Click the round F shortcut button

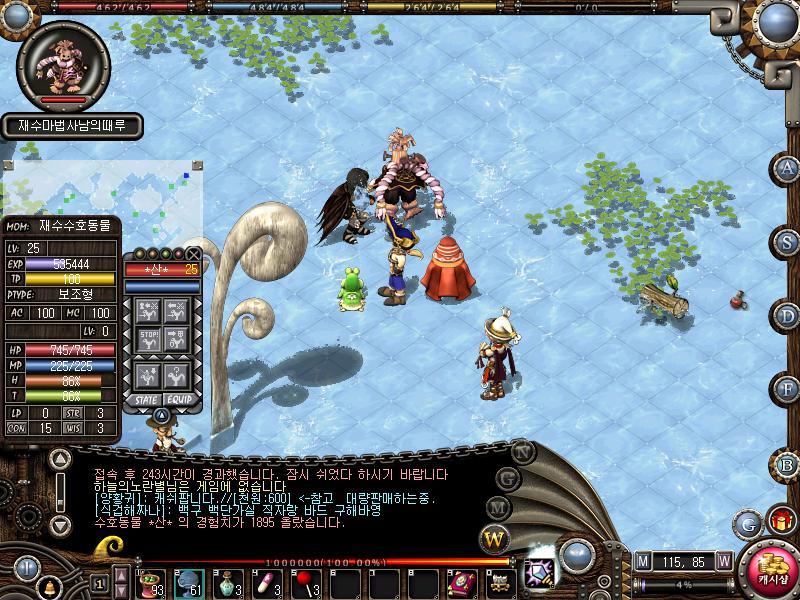(788, 389)
